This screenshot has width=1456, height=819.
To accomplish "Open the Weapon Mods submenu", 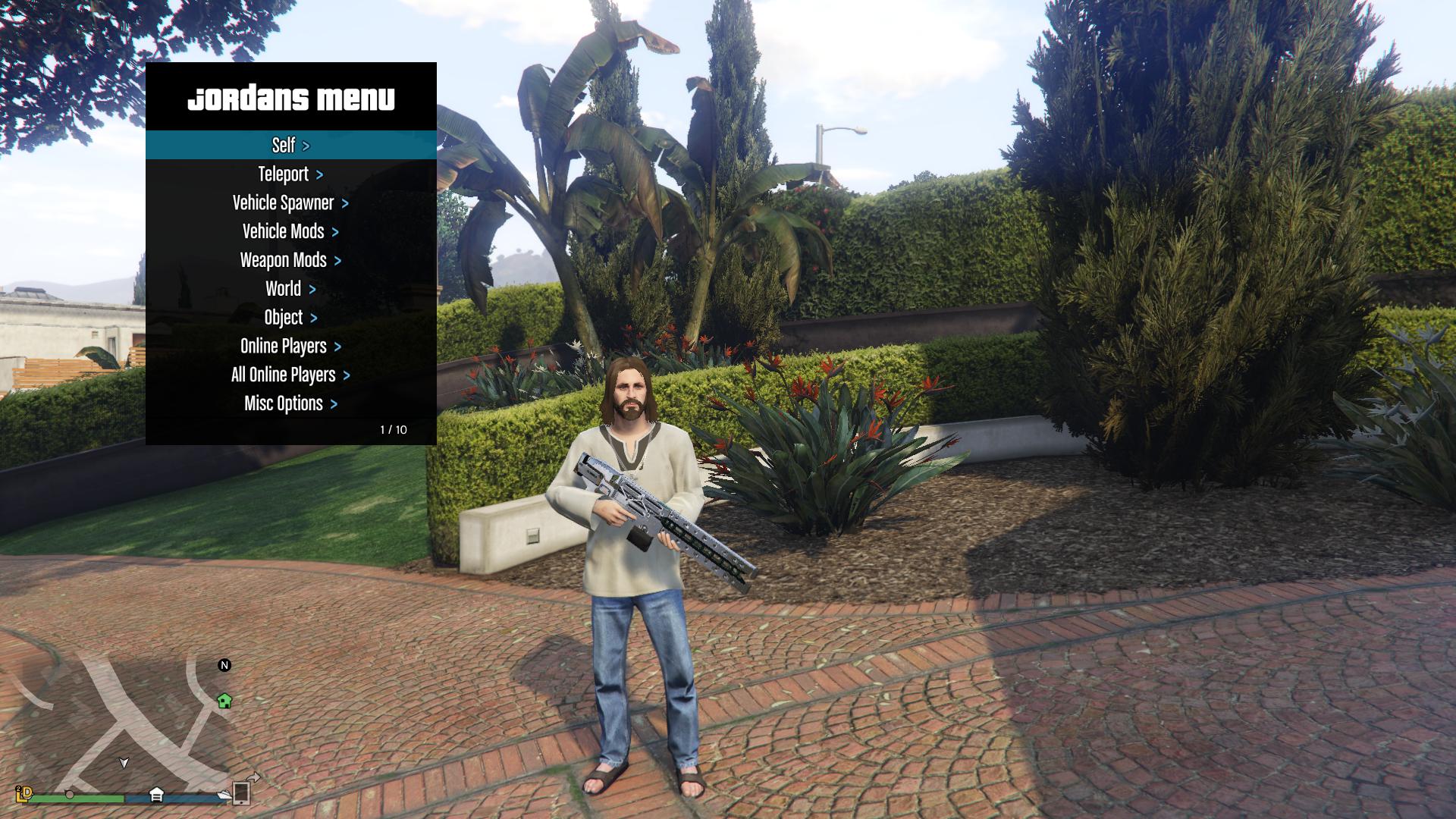I will click(290, 261).
